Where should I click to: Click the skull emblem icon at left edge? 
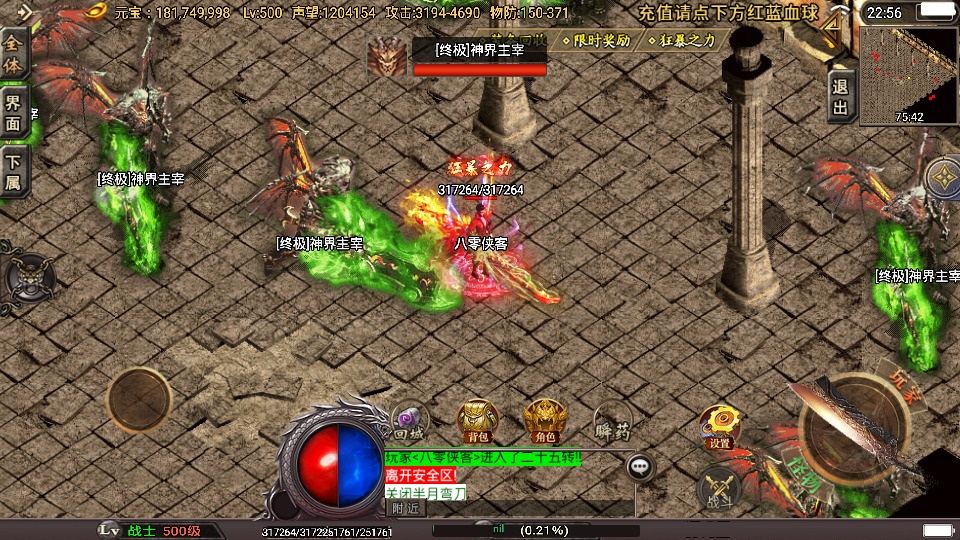point(25,276)
